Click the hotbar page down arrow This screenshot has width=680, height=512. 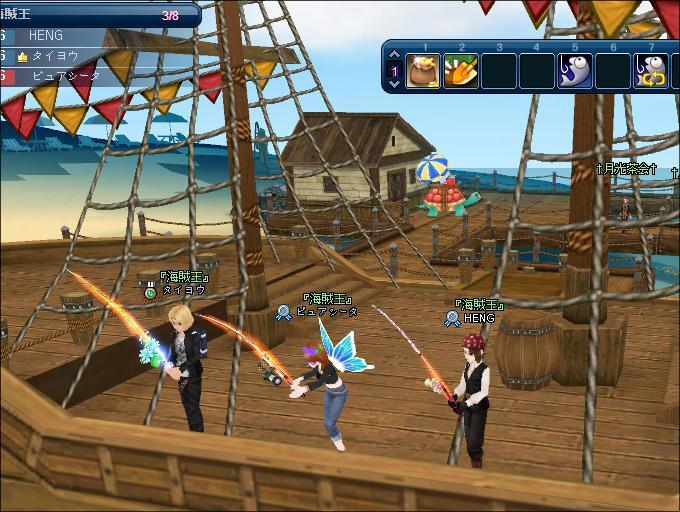point(395,84)
